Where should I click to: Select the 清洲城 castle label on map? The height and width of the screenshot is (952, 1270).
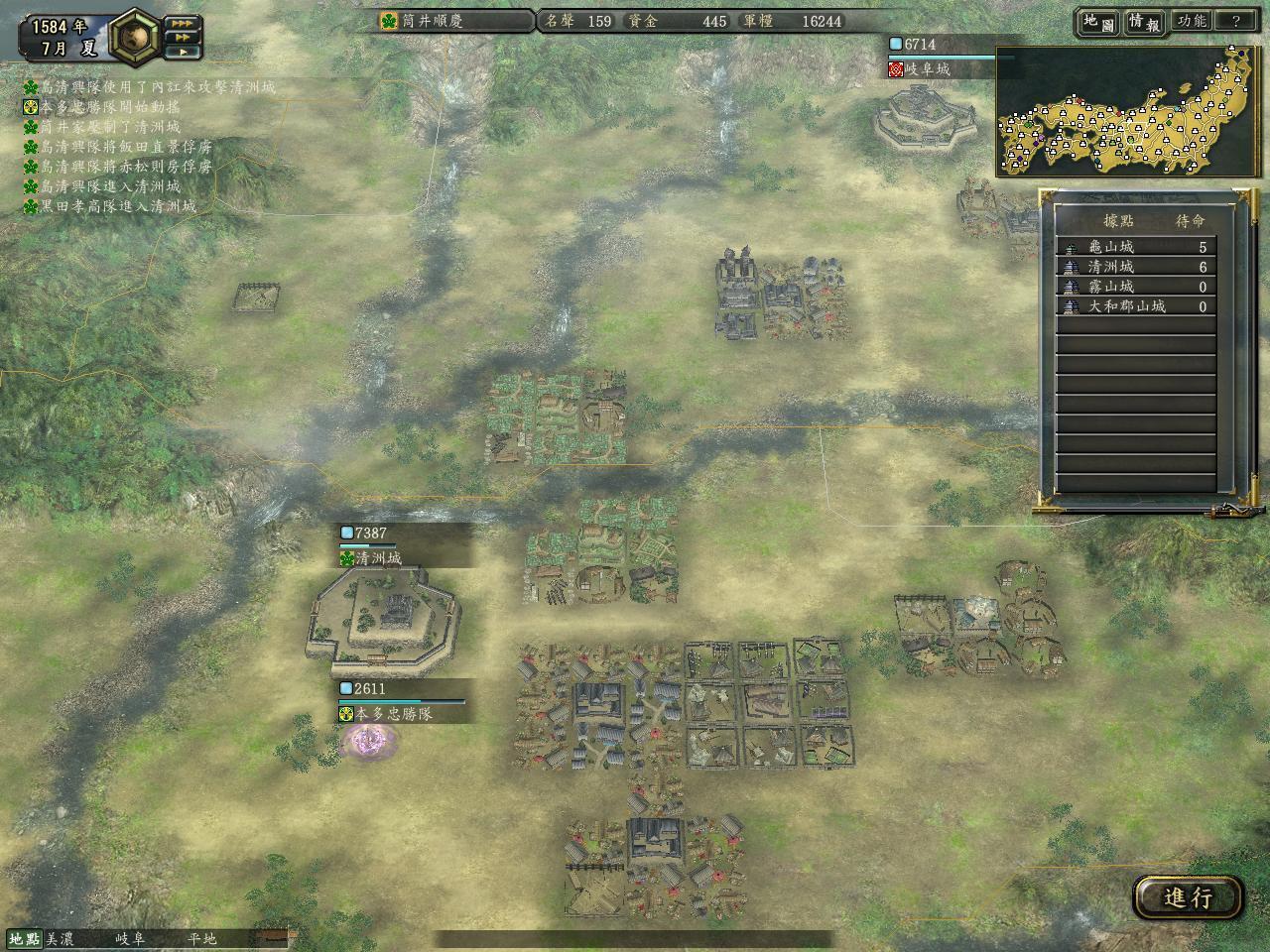tap(379, 558)
